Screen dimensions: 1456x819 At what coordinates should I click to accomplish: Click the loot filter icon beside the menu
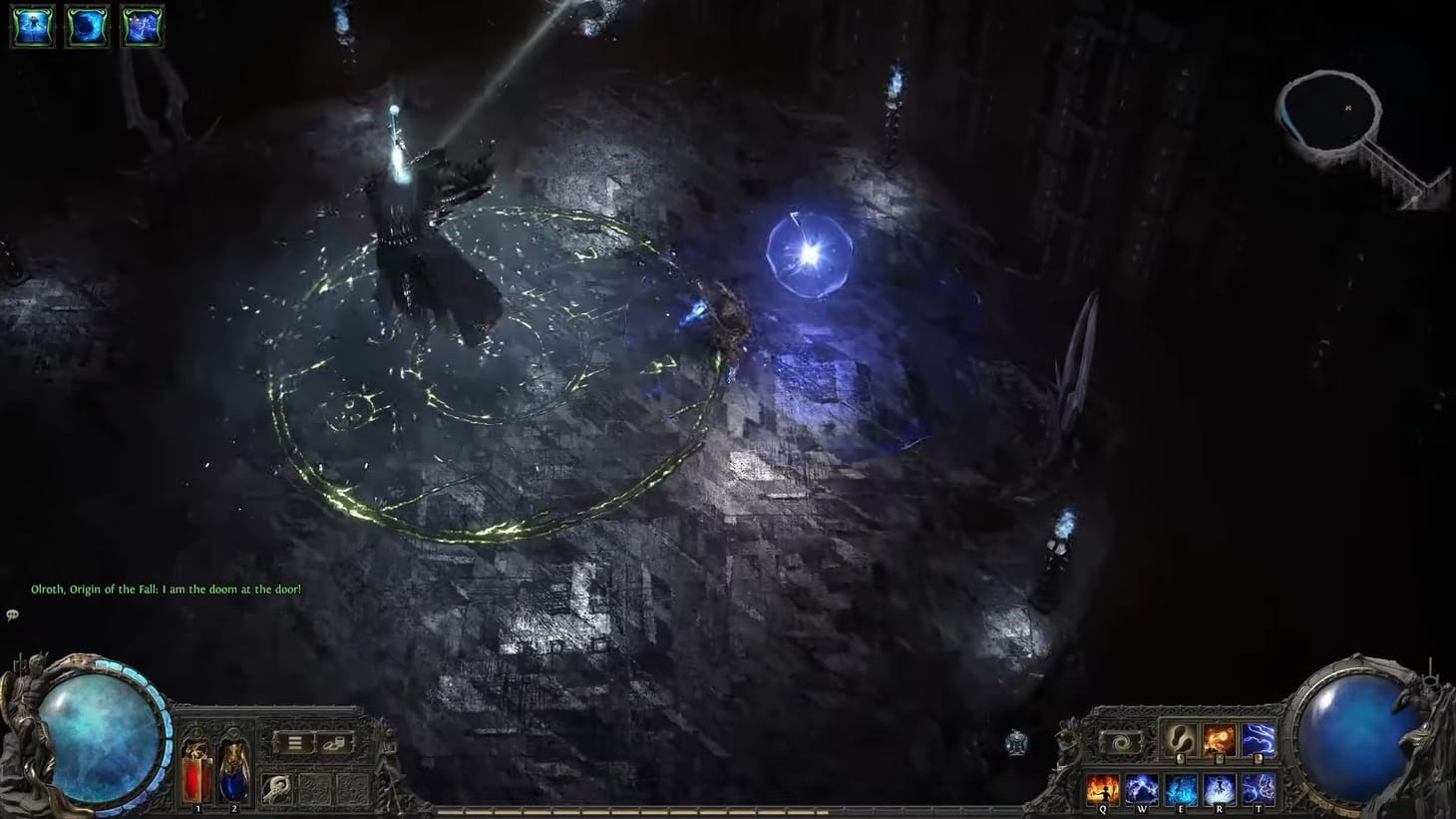click(x=334, y=743)
